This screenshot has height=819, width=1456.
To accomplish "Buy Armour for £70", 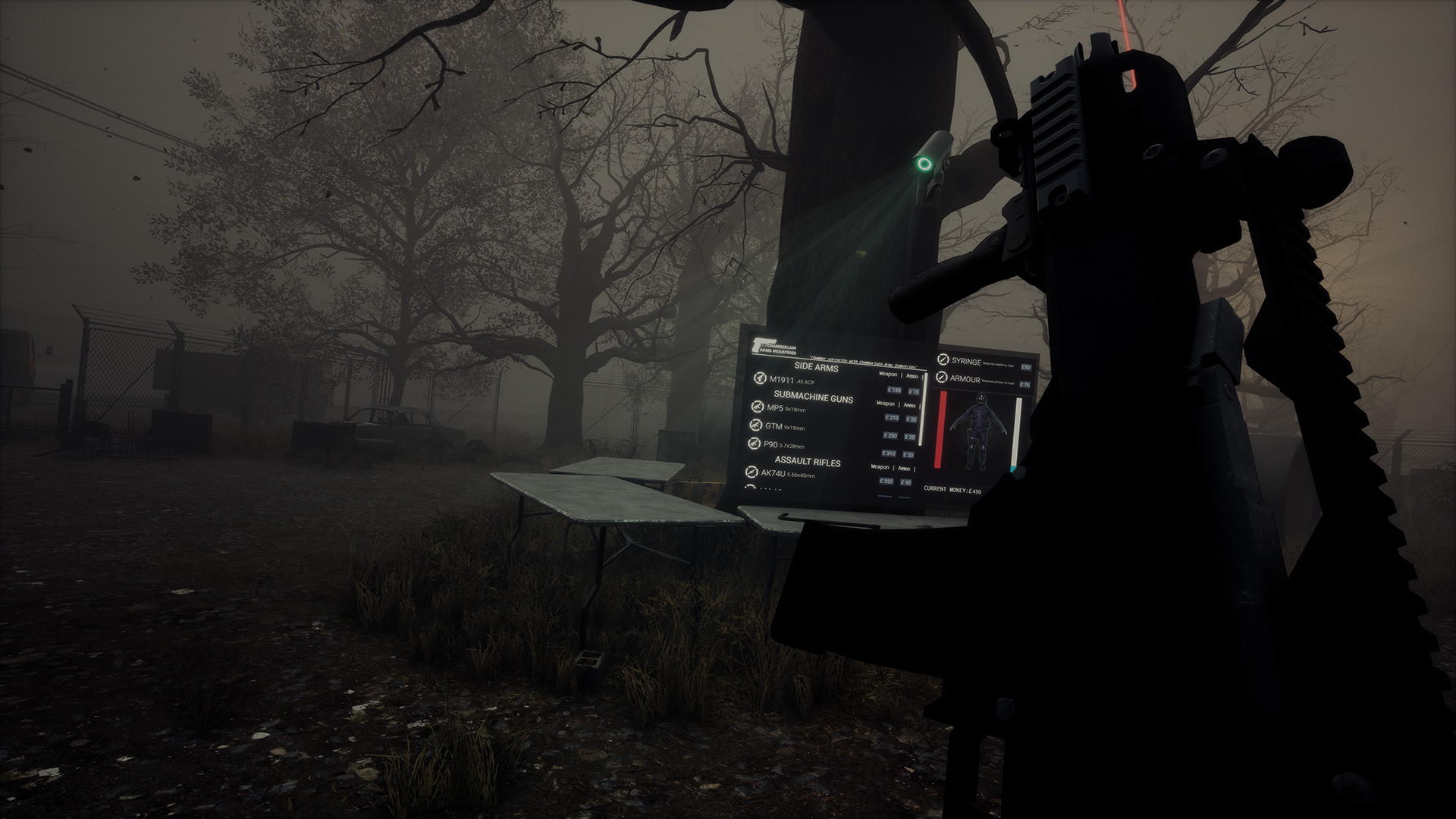I will pos(1025,384).
